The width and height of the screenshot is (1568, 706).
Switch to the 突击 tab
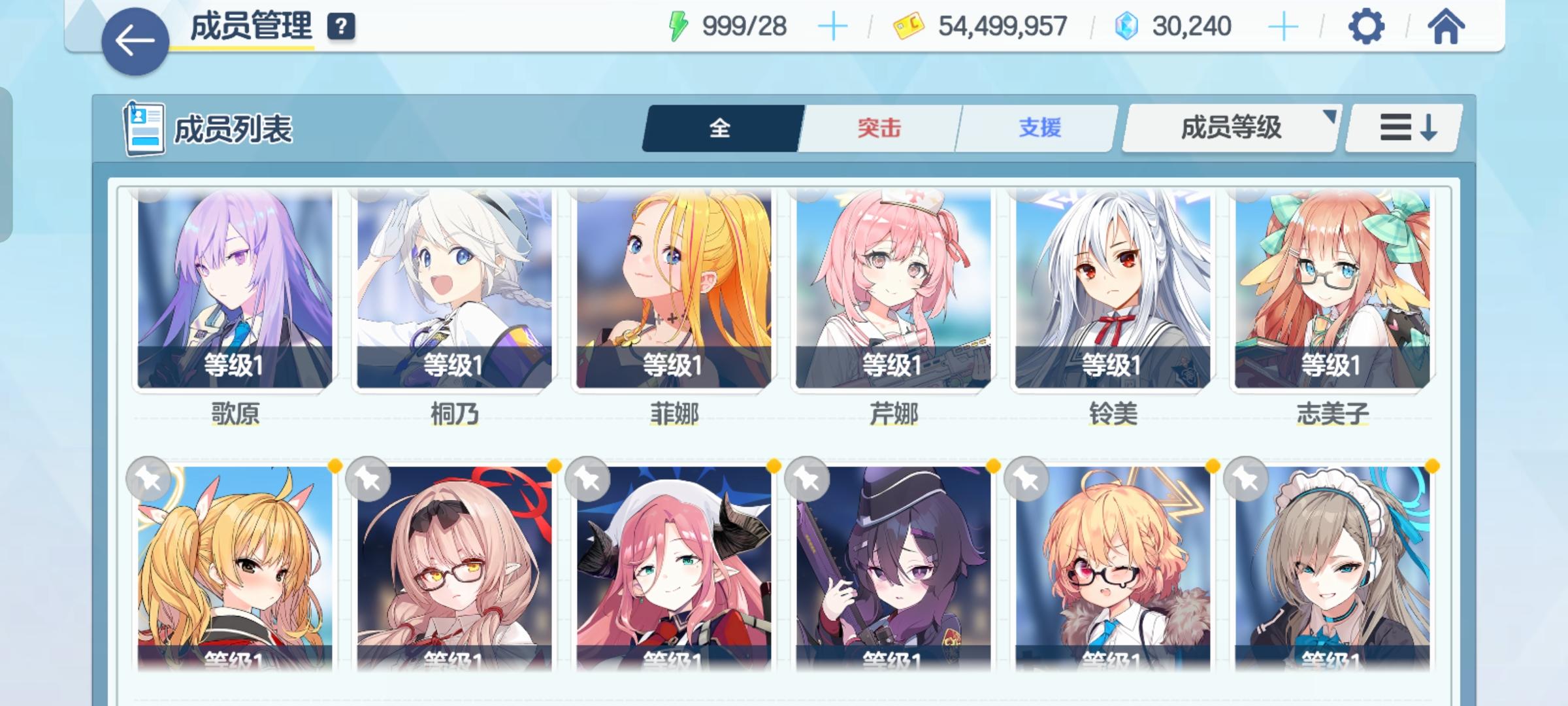[x=877, y=129]
